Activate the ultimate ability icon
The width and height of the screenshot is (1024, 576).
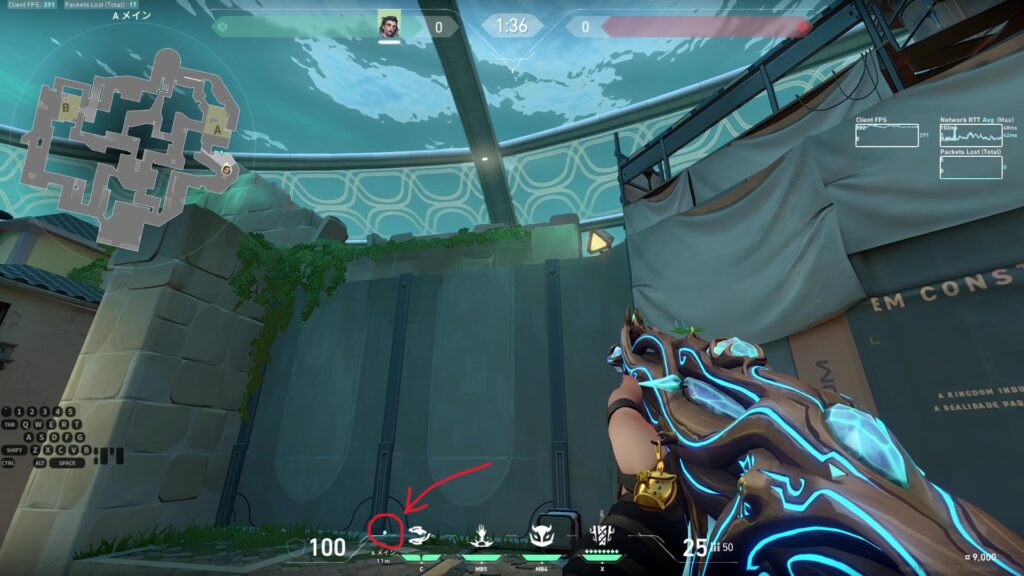pos(602,536)
